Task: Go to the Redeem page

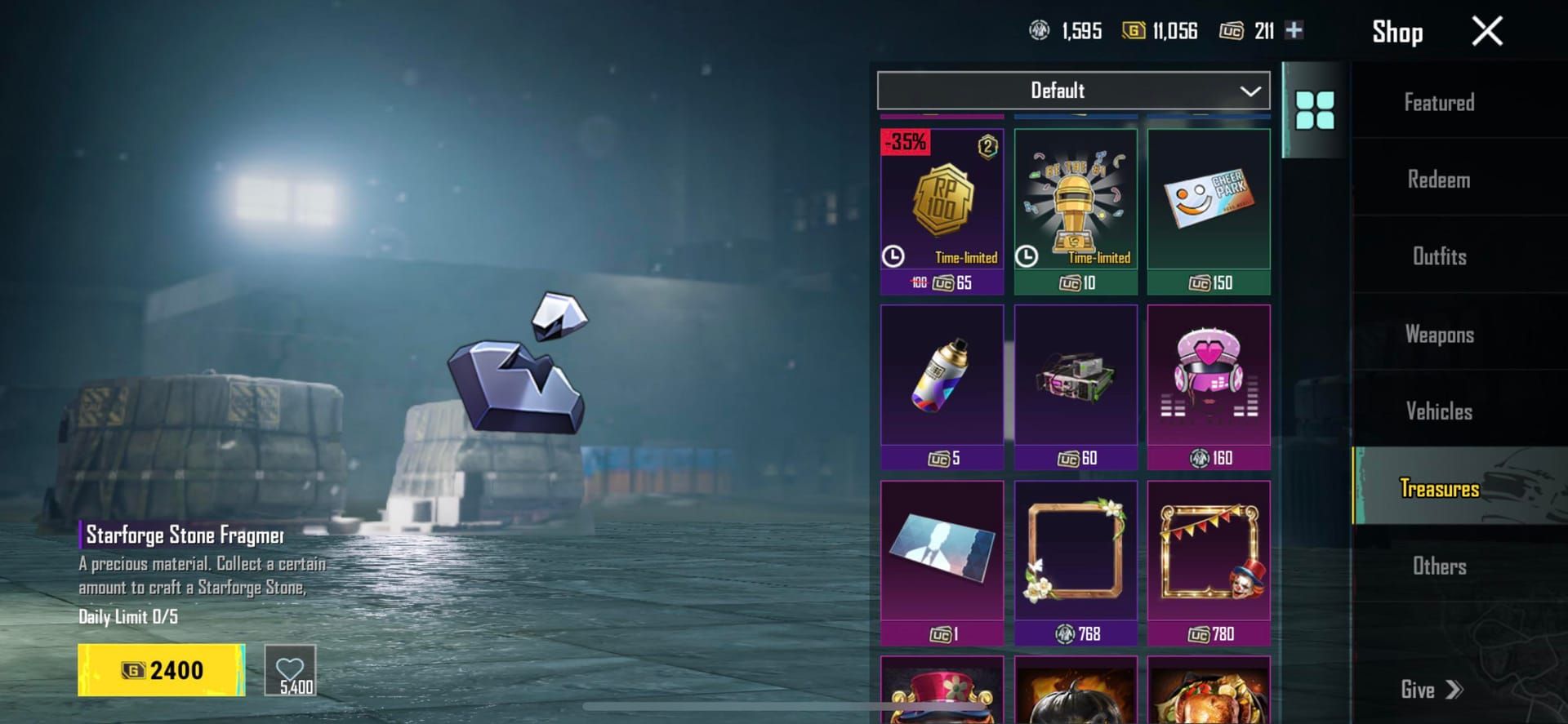Action: click(1439, 179)
